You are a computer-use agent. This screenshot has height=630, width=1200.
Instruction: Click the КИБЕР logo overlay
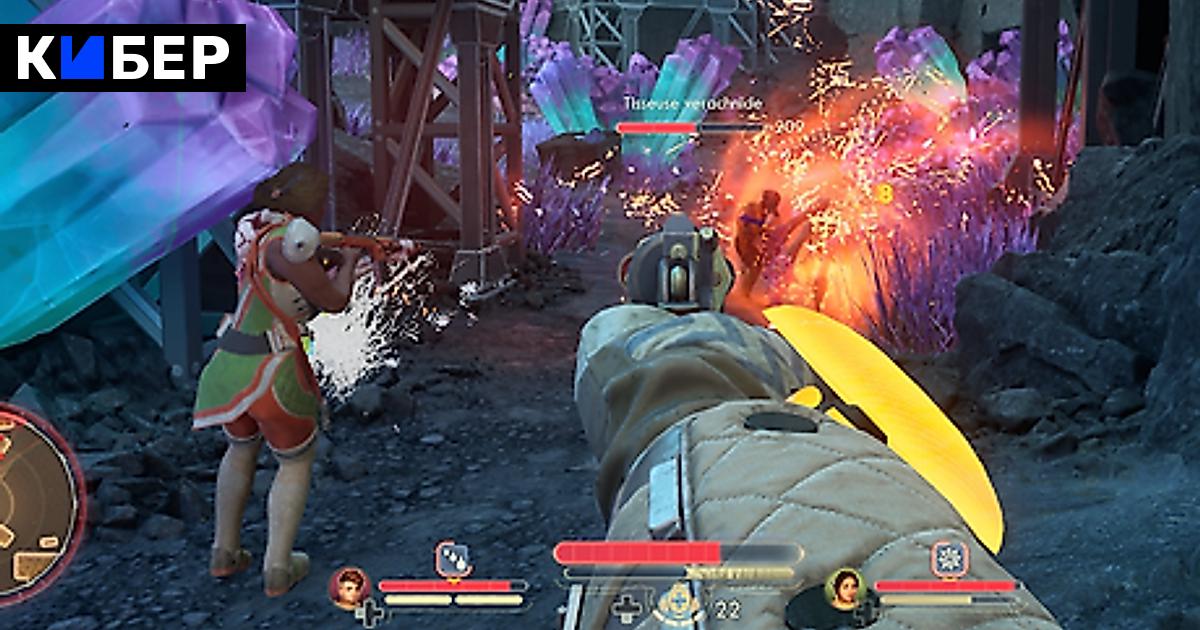tap(123, 58)
